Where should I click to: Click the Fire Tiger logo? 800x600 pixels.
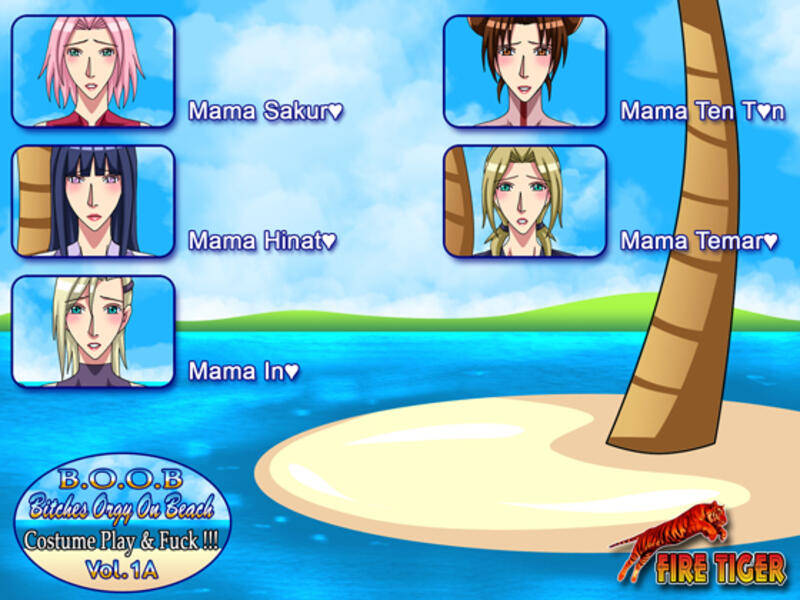tap(699, 546)
